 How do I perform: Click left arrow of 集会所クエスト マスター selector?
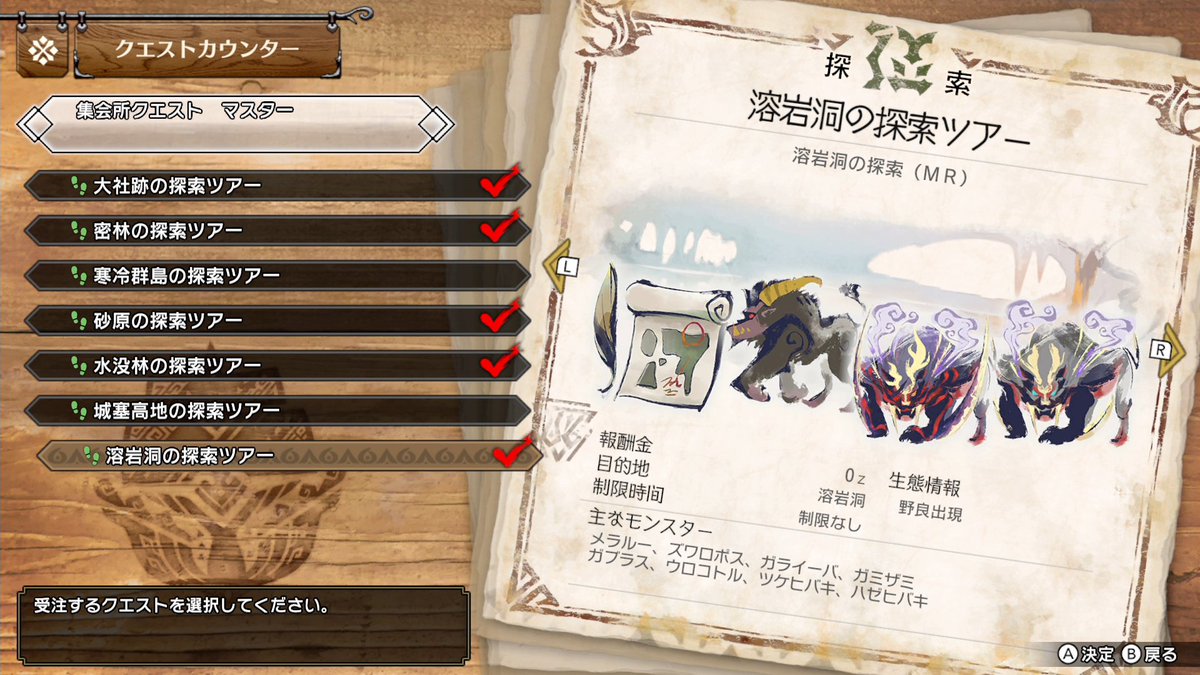pos(37,124)
